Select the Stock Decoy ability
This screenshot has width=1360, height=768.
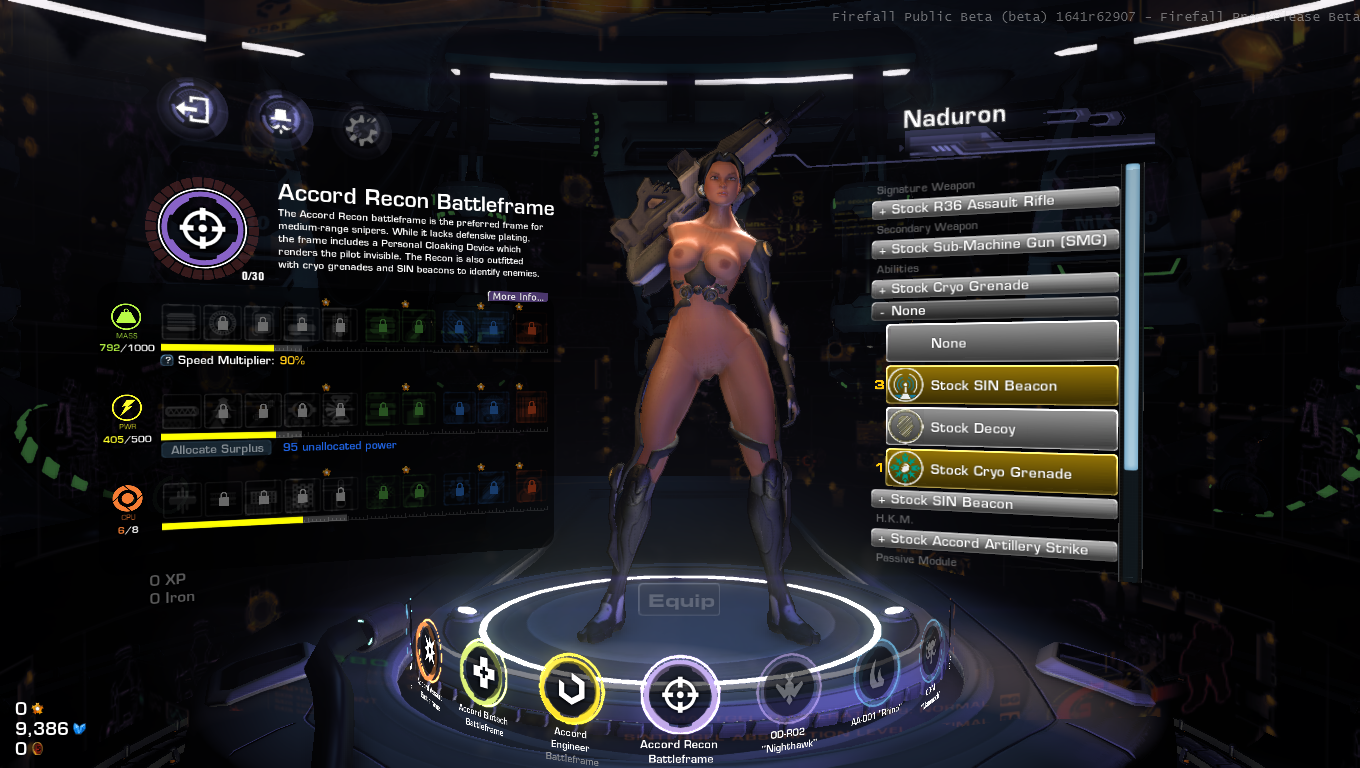(x=1001, y=428)
